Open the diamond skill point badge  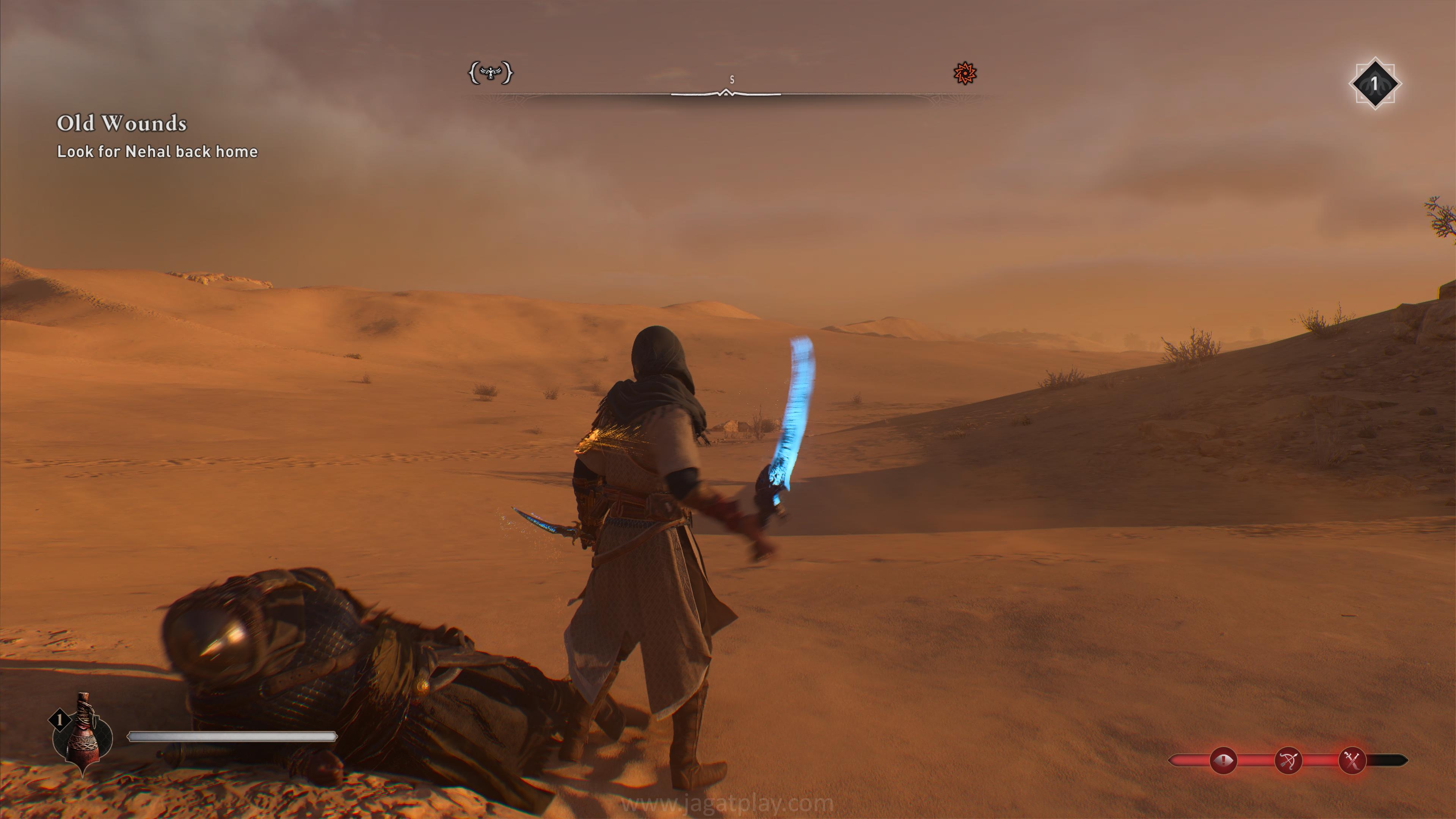(x=1374, y=84)
